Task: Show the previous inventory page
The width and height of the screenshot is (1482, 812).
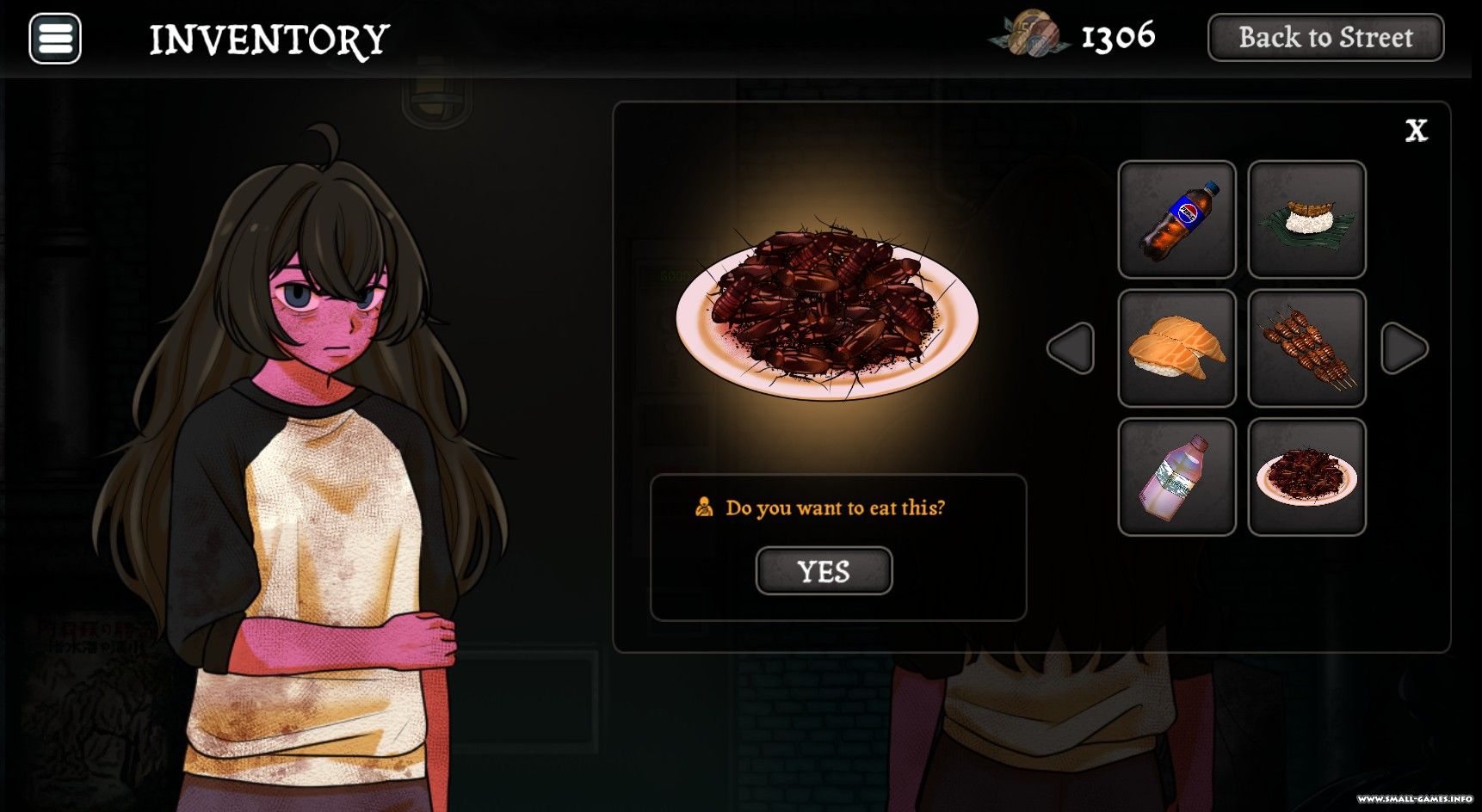Action: 1071,348
